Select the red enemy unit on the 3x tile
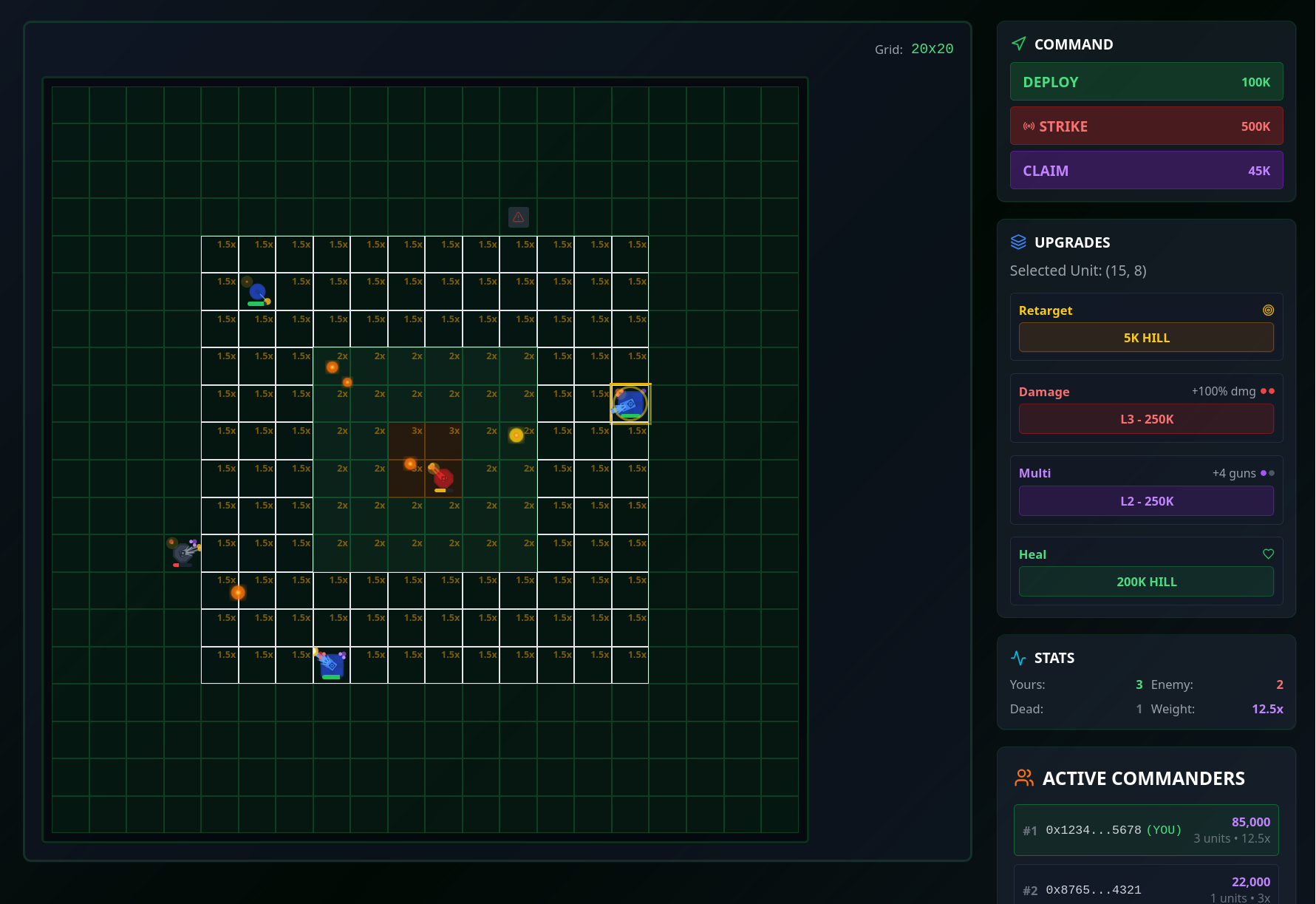Screen dimensions: 1316x904 (x=443, y=478)
